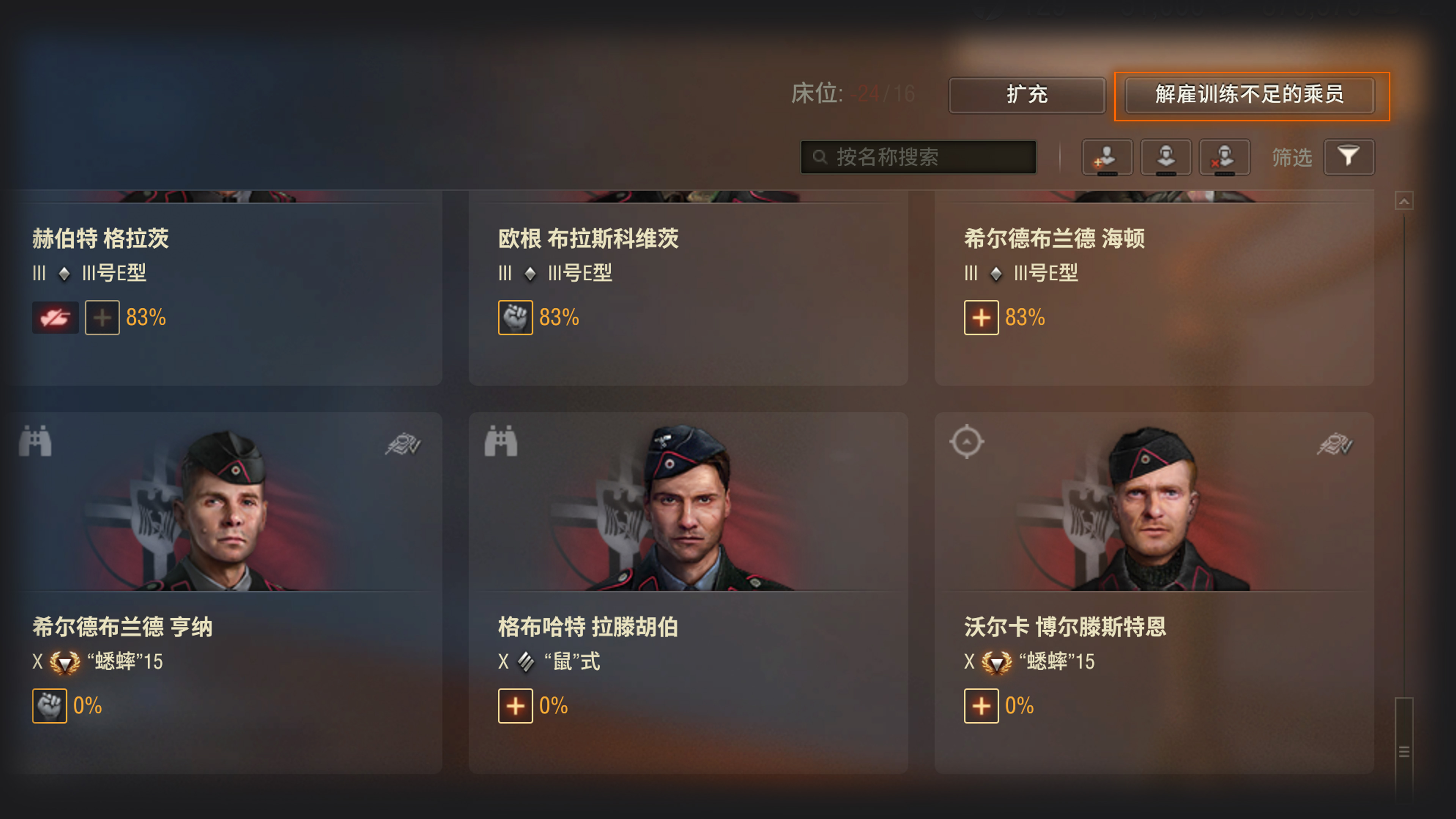The height and width of the screenshot is (819, 1456).
Task: Toggle the helmeted crew member filter
Action: click(x=1165, y=157)
